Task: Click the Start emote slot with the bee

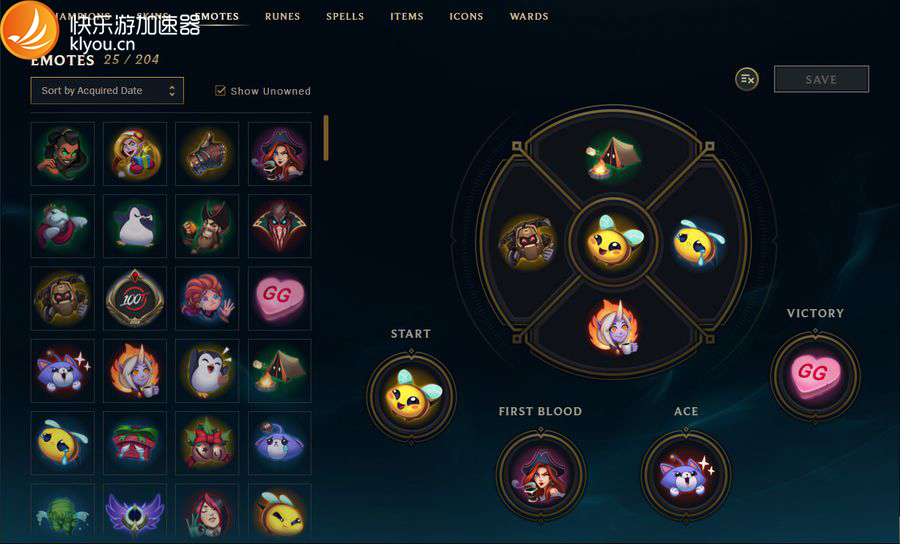Action: click(411, 397)
